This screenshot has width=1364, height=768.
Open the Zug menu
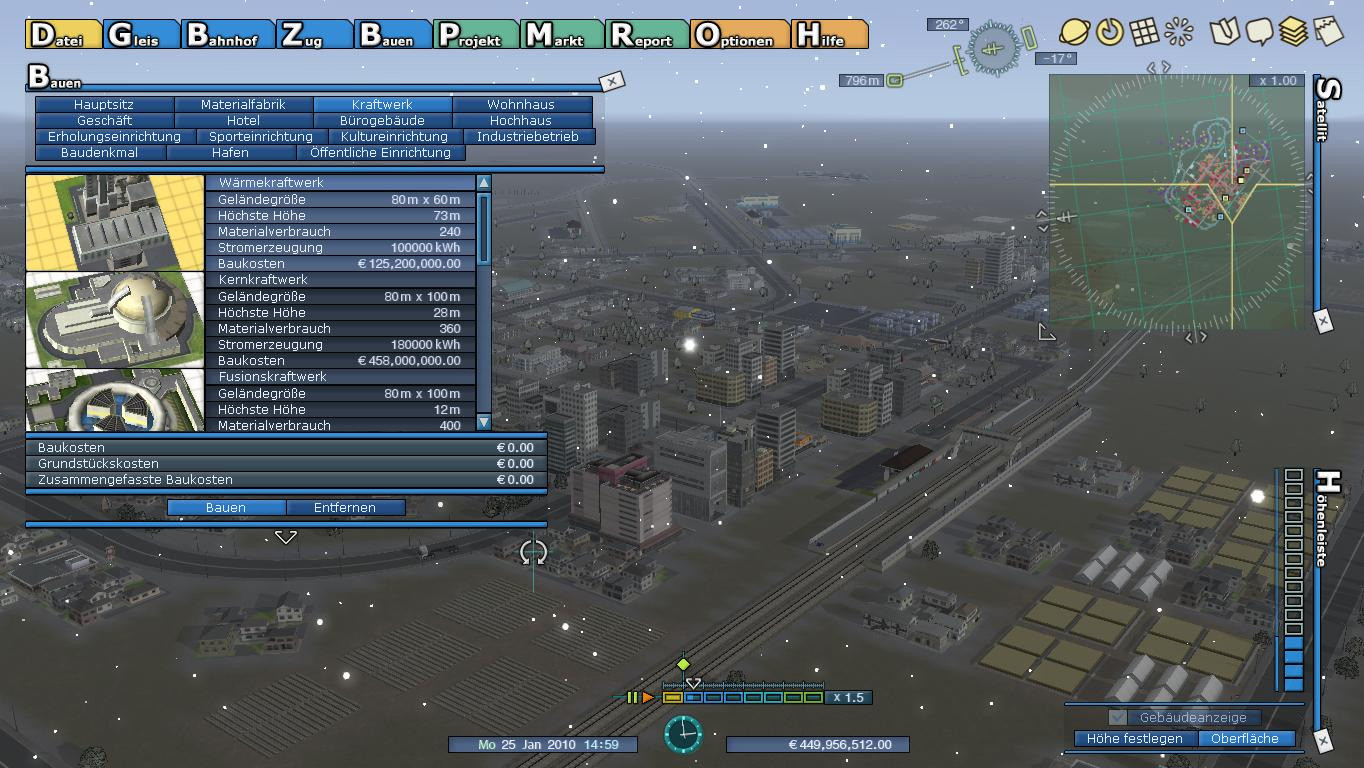(313, 35)
